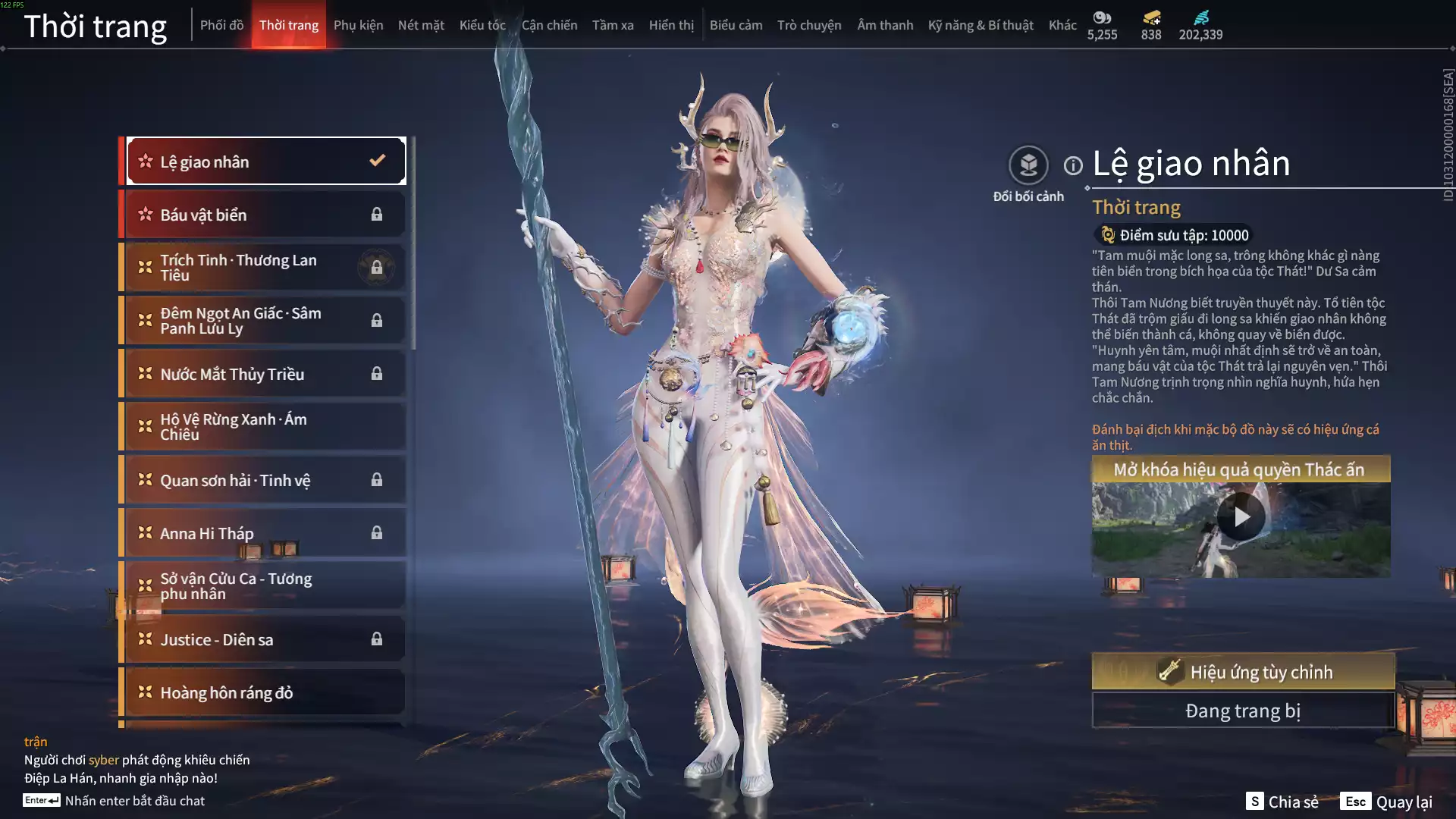Switch to Kiểu tóc tab
Viewport: 1456px width, 819px height.
pos(482,25)
